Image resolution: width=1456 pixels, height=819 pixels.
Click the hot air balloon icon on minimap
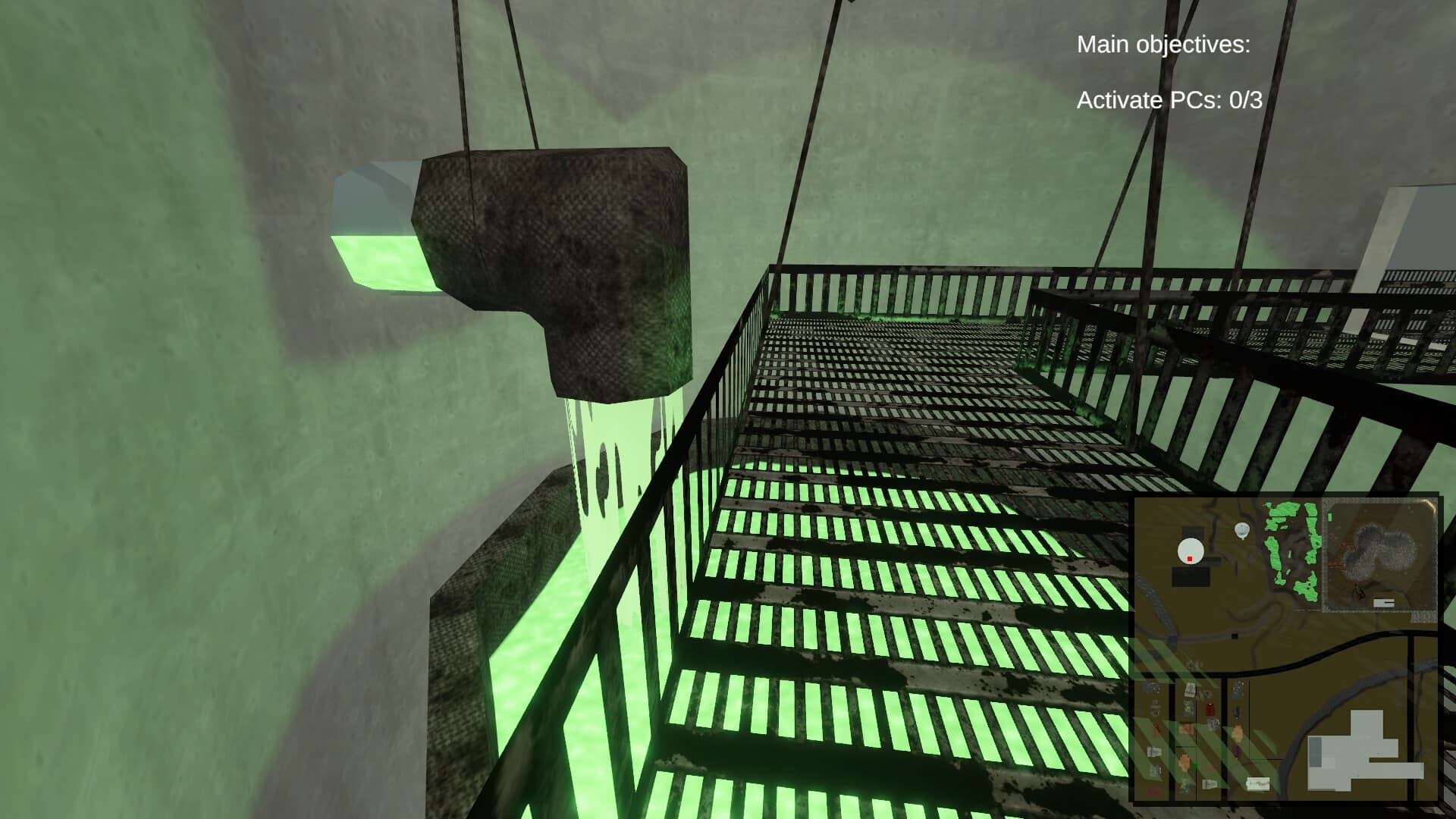pyautogui.click(x=1243, y=529)
